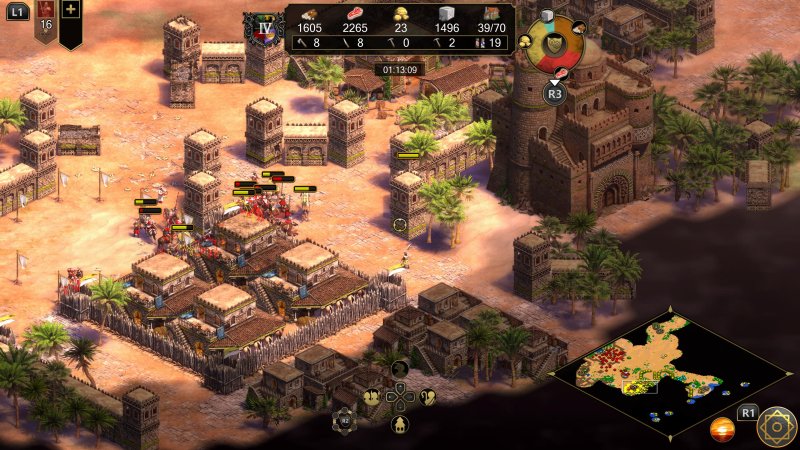
Task: Select the bottom d-pad building shortcut icon
Action: (x=398, y=424)
